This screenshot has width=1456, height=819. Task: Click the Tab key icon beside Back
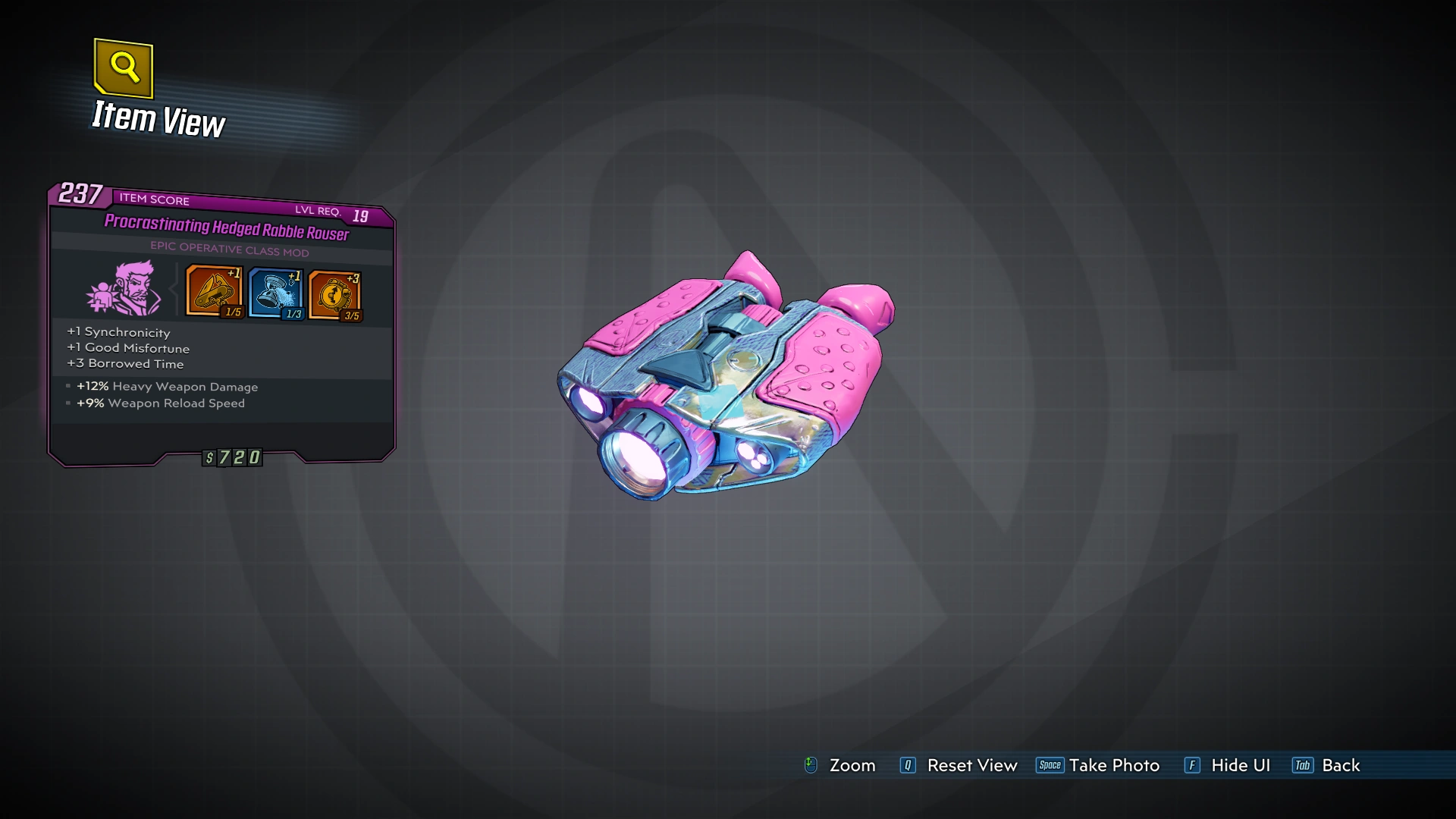[x=1303, y=766]
